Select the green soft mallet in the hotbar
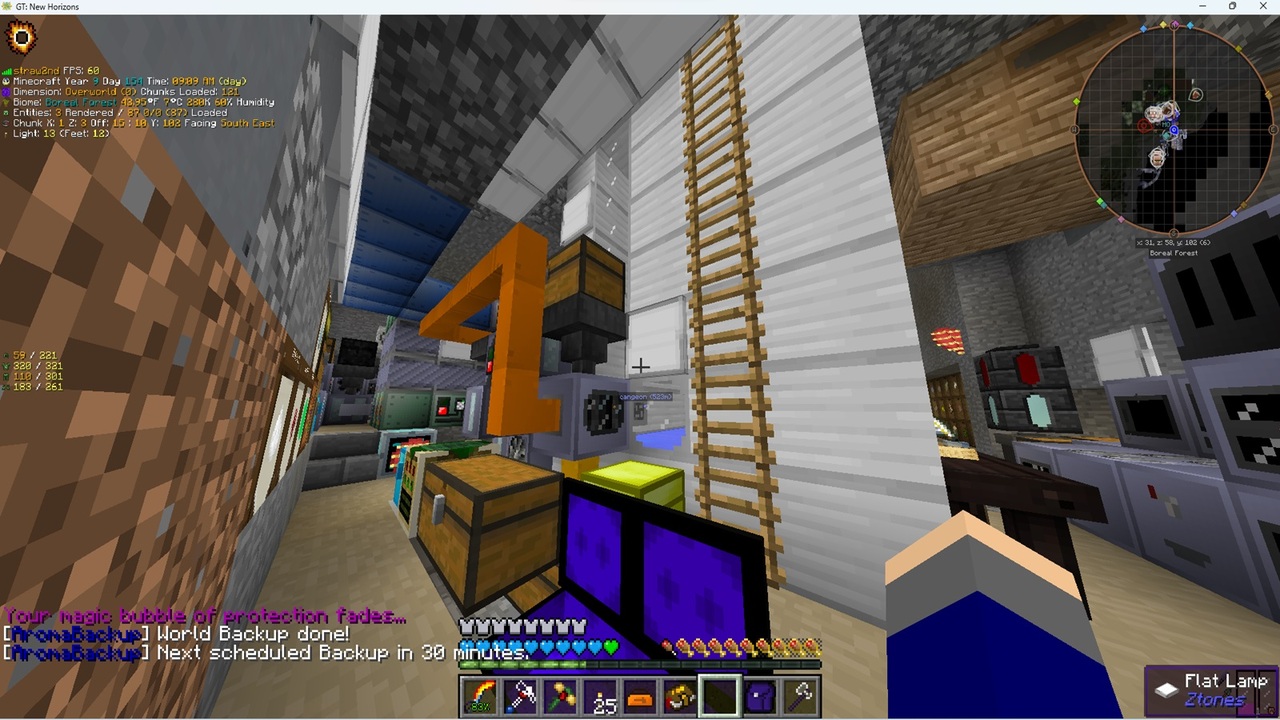Screen dimensions: 1280x720 click(561, 696)
